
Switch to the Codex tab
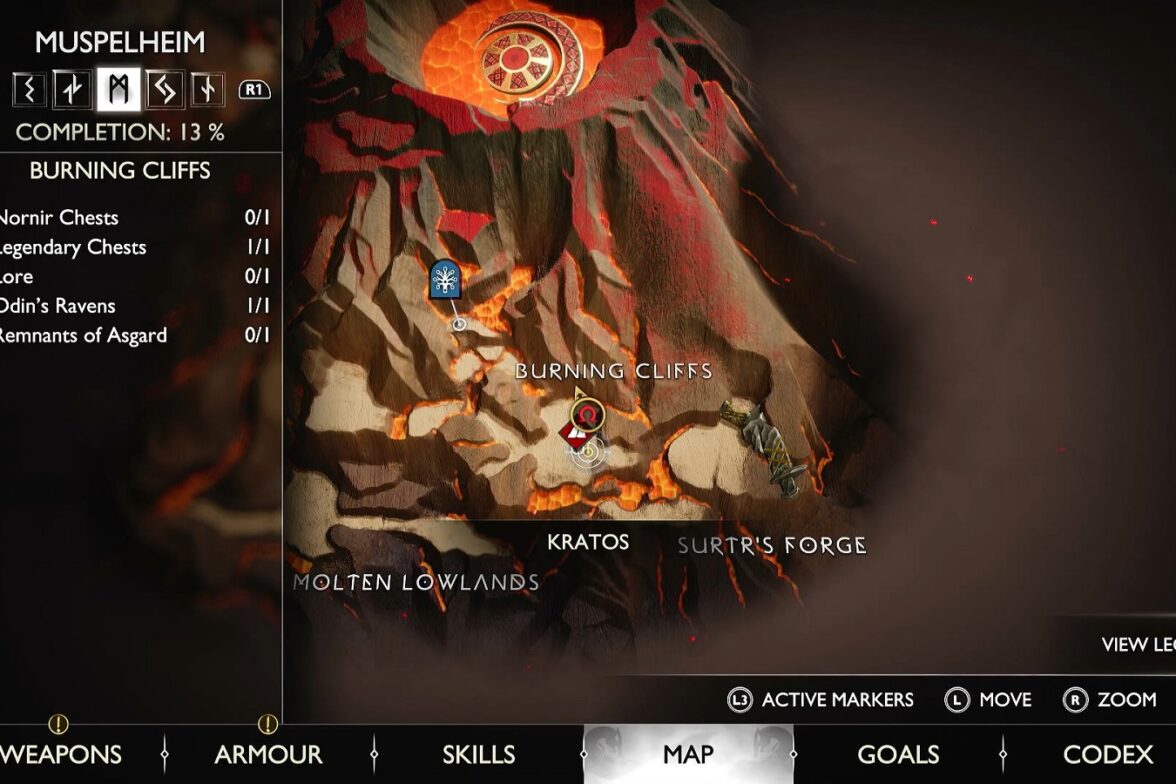pyautogui.click(x=1109, y=754)
